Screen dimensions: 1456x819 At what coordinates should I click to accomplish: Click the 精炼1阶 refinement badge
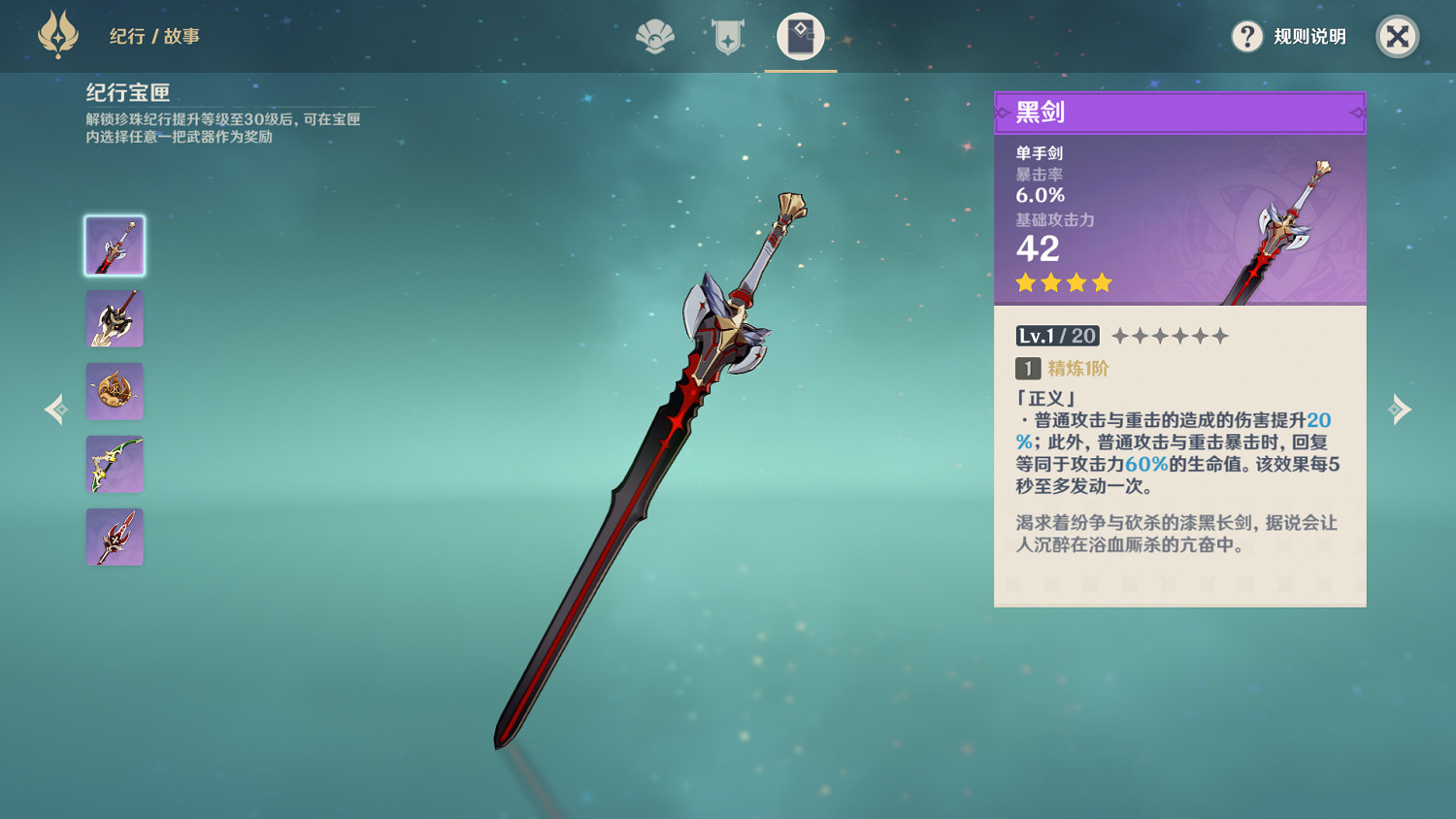(x=1064, y=369)
